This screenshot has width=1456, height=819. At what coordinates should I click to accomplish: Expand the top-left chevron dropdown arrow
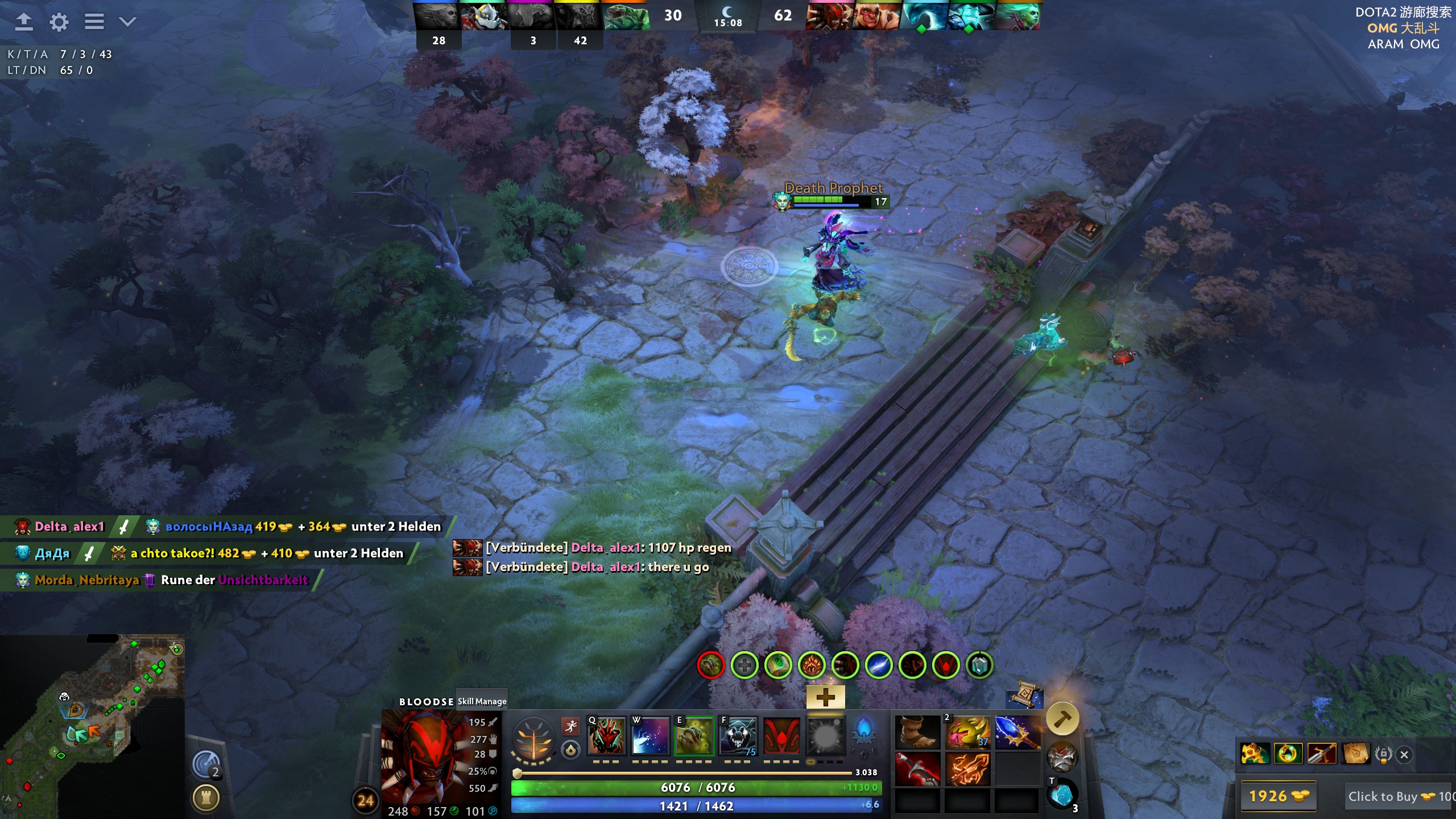tap(127, 22)
